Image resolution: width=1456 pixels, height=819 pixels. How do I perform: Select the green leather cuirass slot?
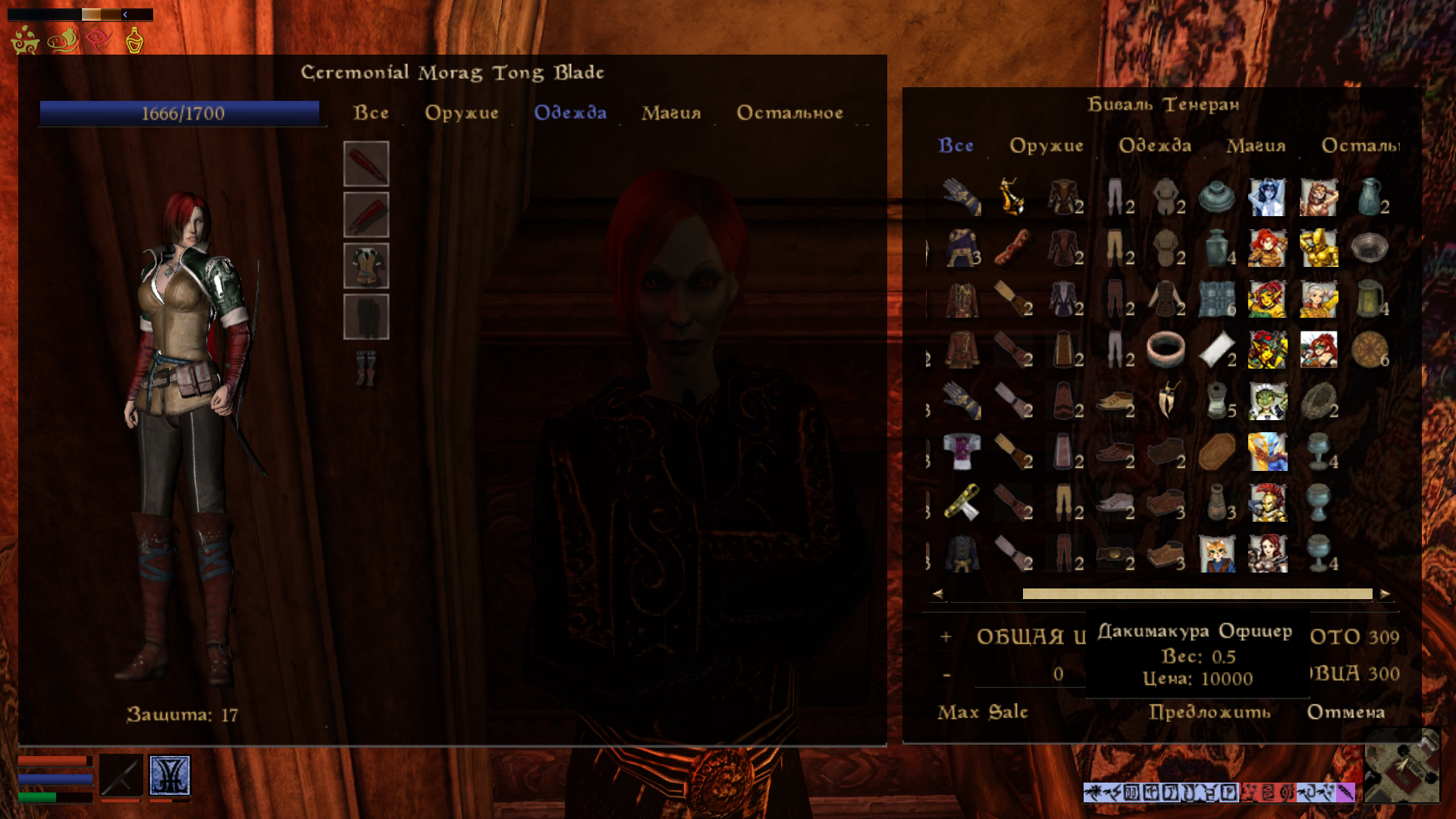[x=366, y=265]
